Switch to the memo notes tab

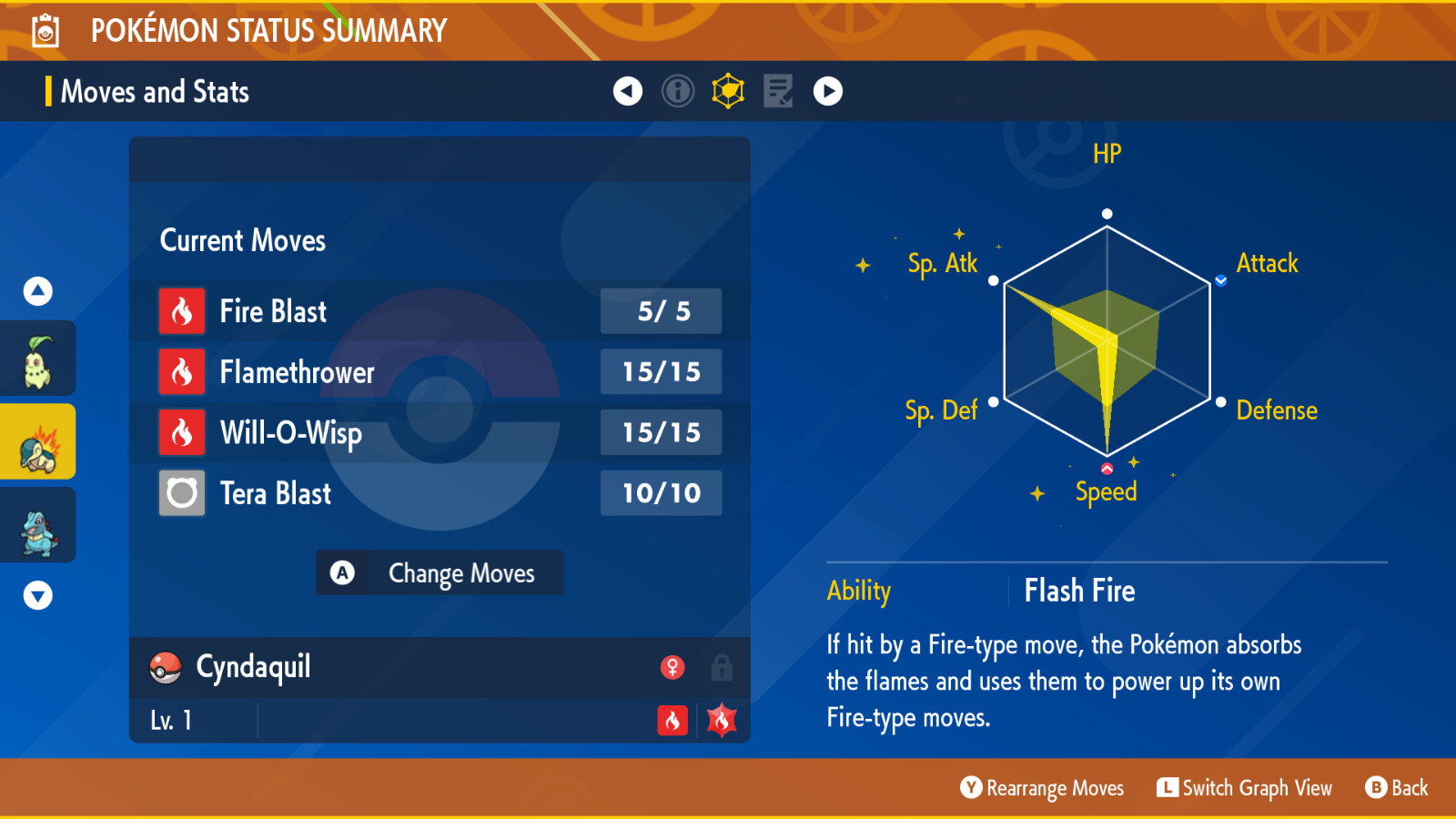pos(778,91)
